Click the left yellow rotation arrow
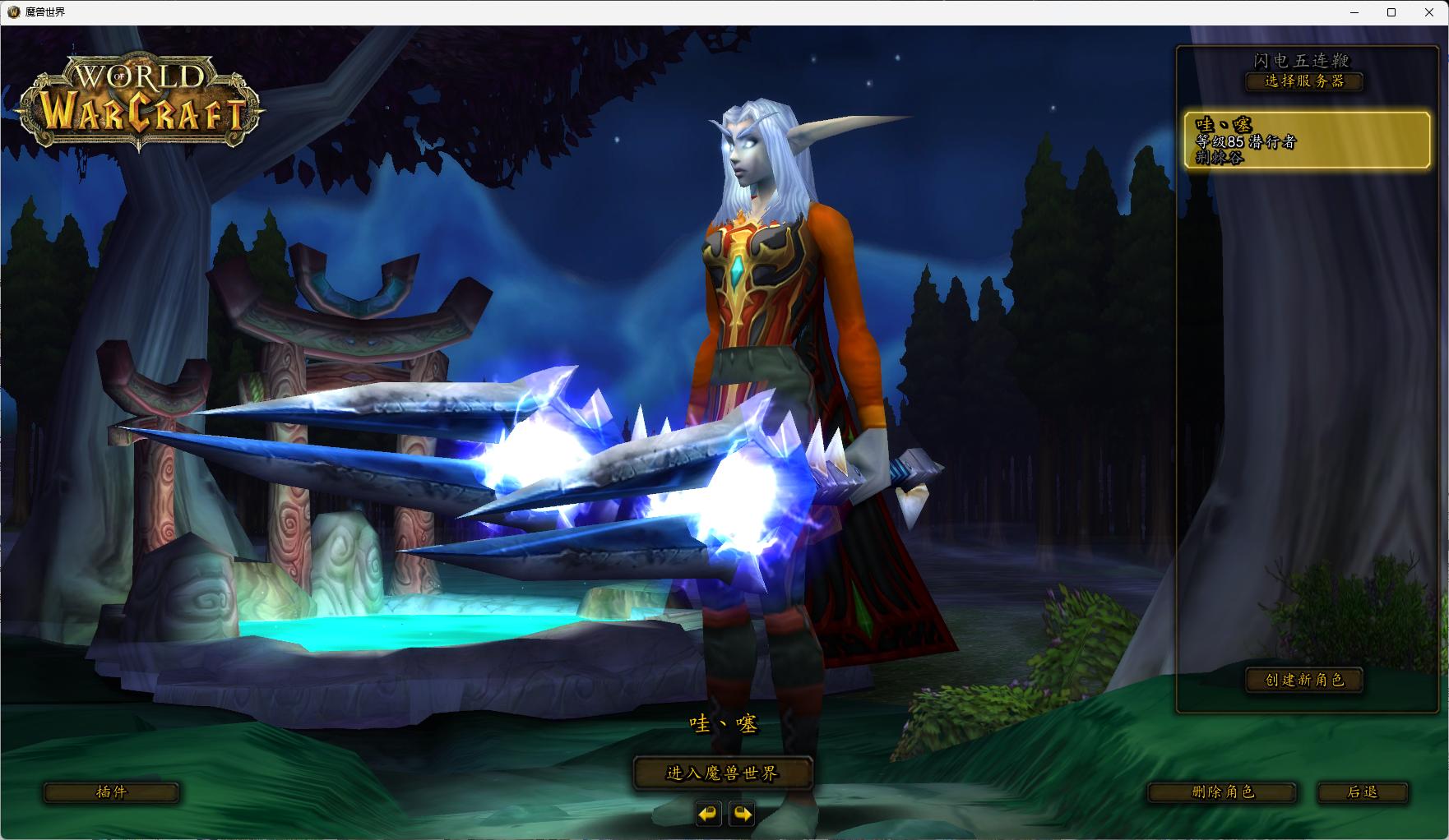Viewport: 1449px width, 840px height. point(708,815)
